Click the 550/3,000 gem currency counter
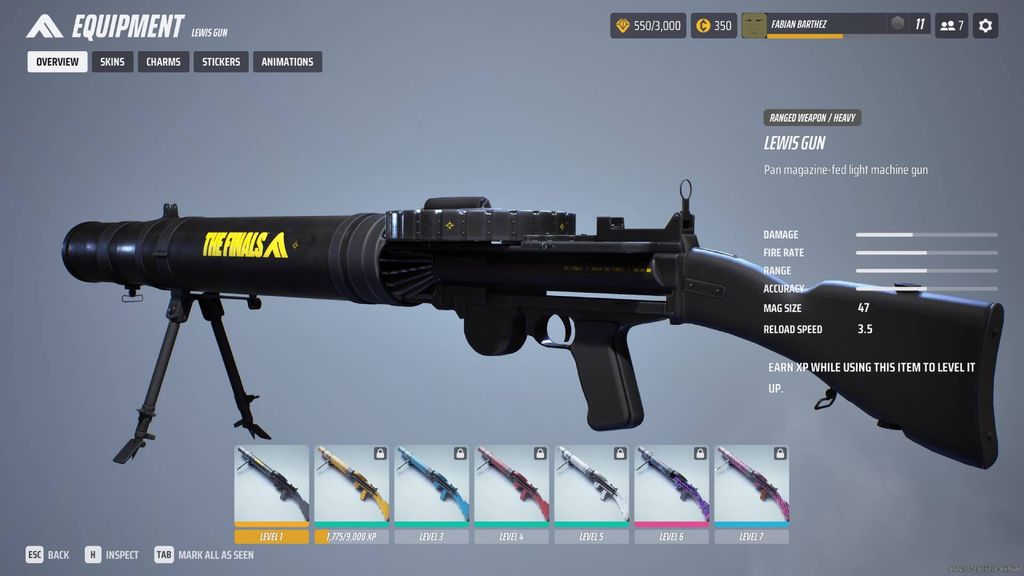The height and width of the screenshot is (576, 1024). click(x=648, y=25)
